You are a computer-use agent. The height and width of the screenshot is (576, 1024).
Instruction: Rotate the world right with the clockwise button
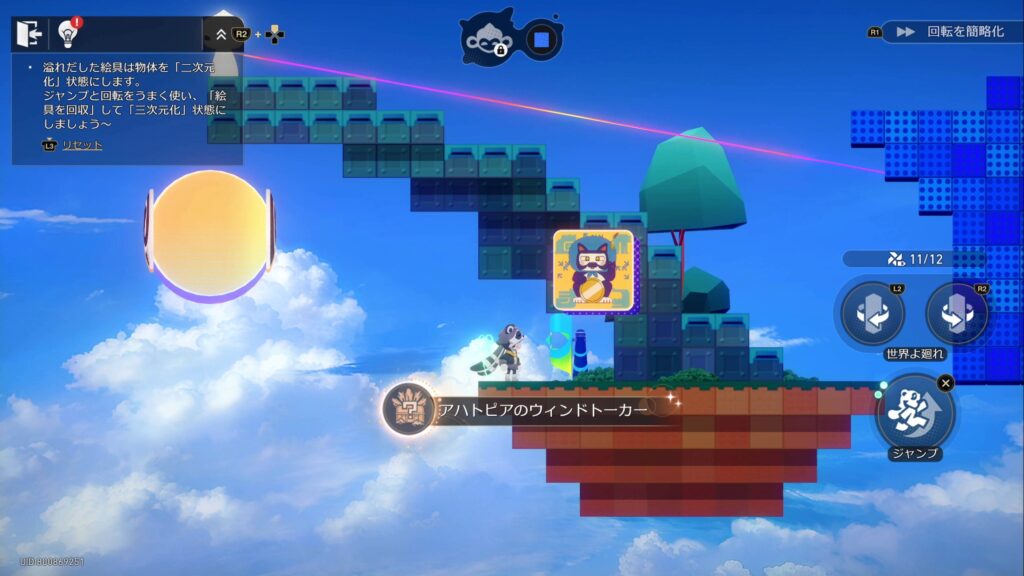(x=957, y=313)
